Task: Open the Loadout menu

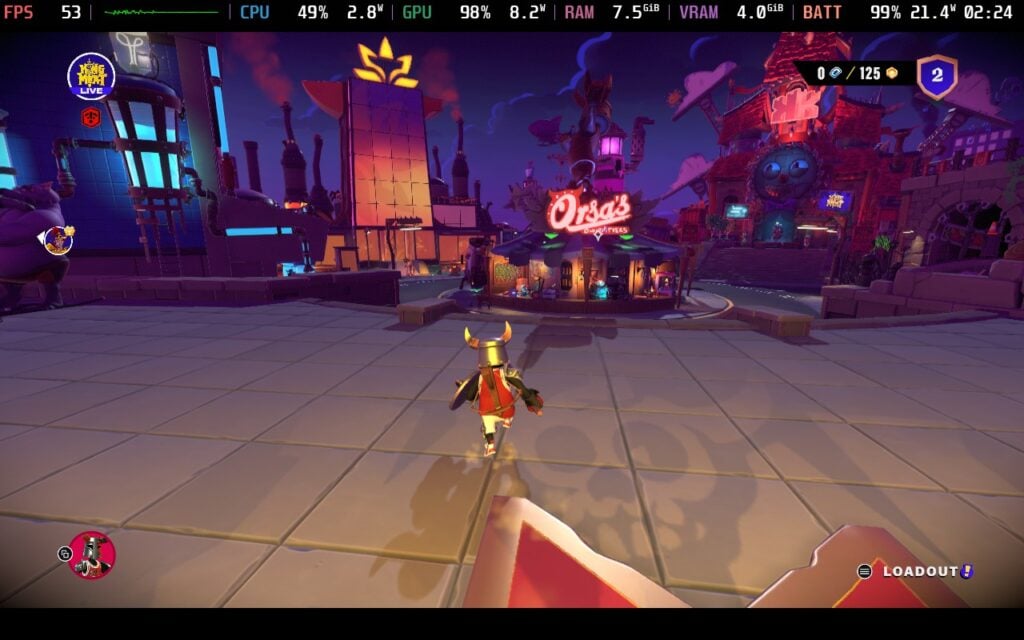Action: point(919,572)
